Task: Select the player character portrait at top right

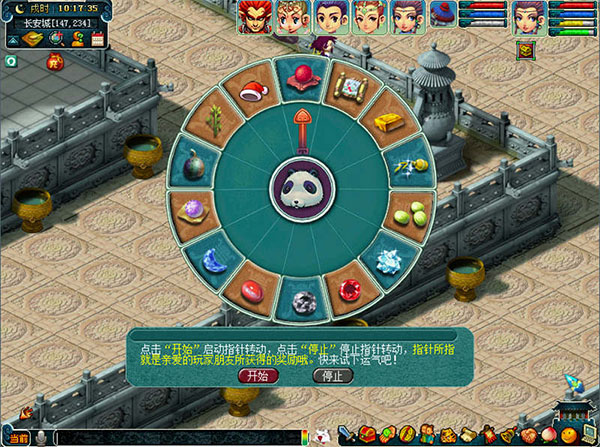Action: click(x=527, y=17)
